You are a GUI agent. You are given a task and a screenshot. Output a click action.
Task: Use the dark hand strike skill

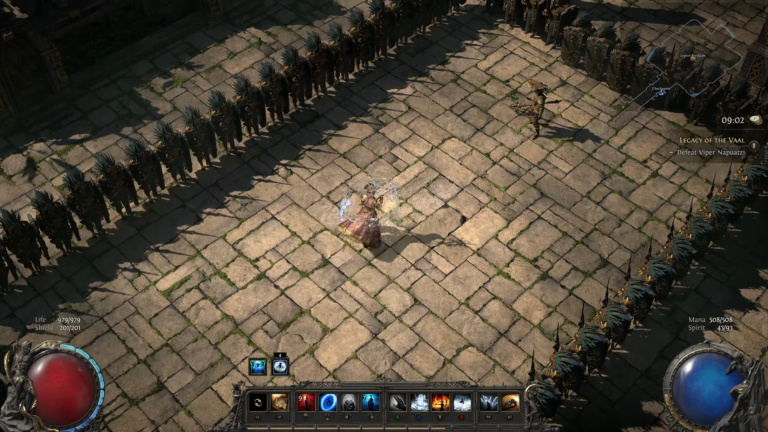pyautogui.click(x=397, y=402)
